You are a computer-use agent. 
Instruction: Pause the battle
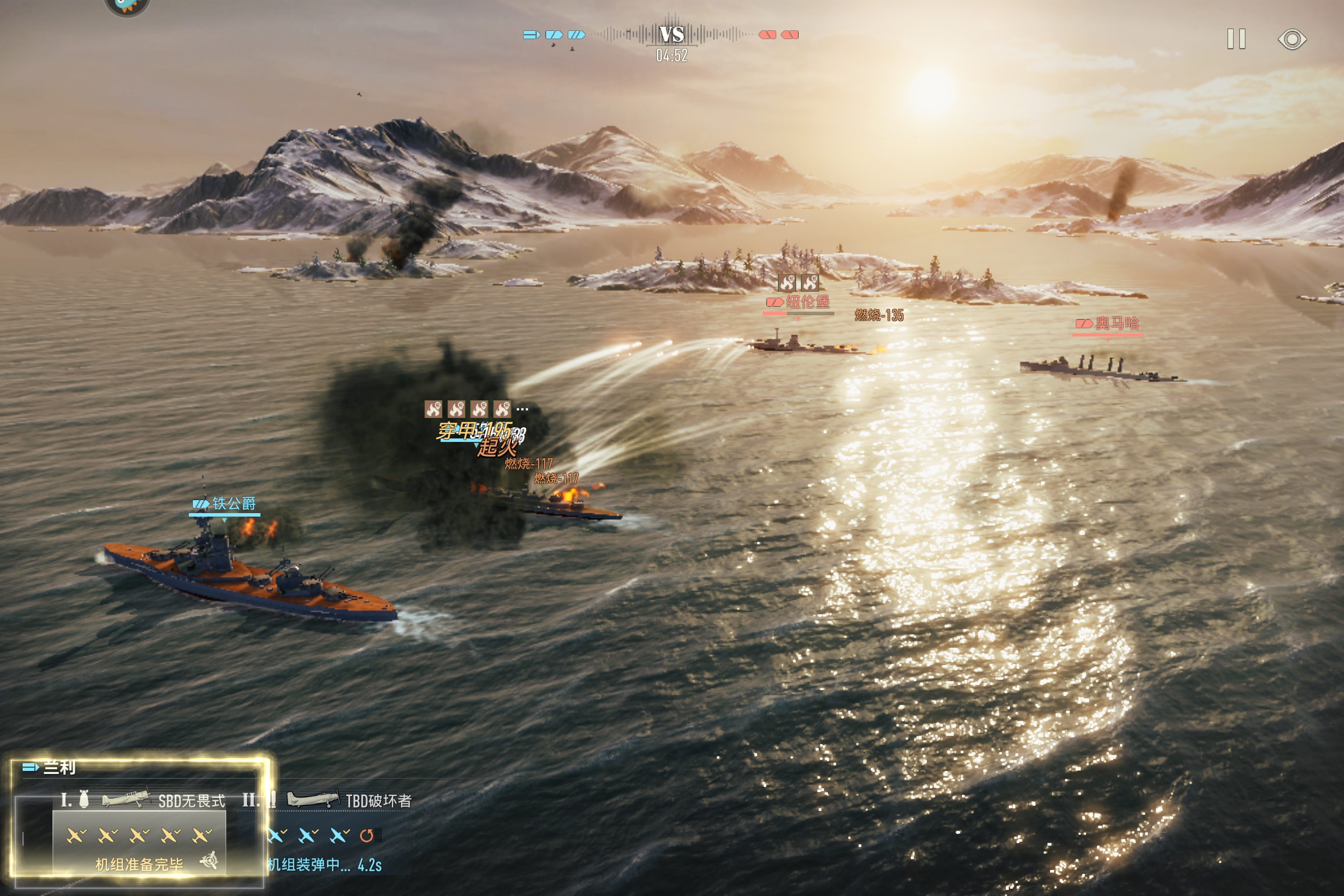click(1236, 40)
